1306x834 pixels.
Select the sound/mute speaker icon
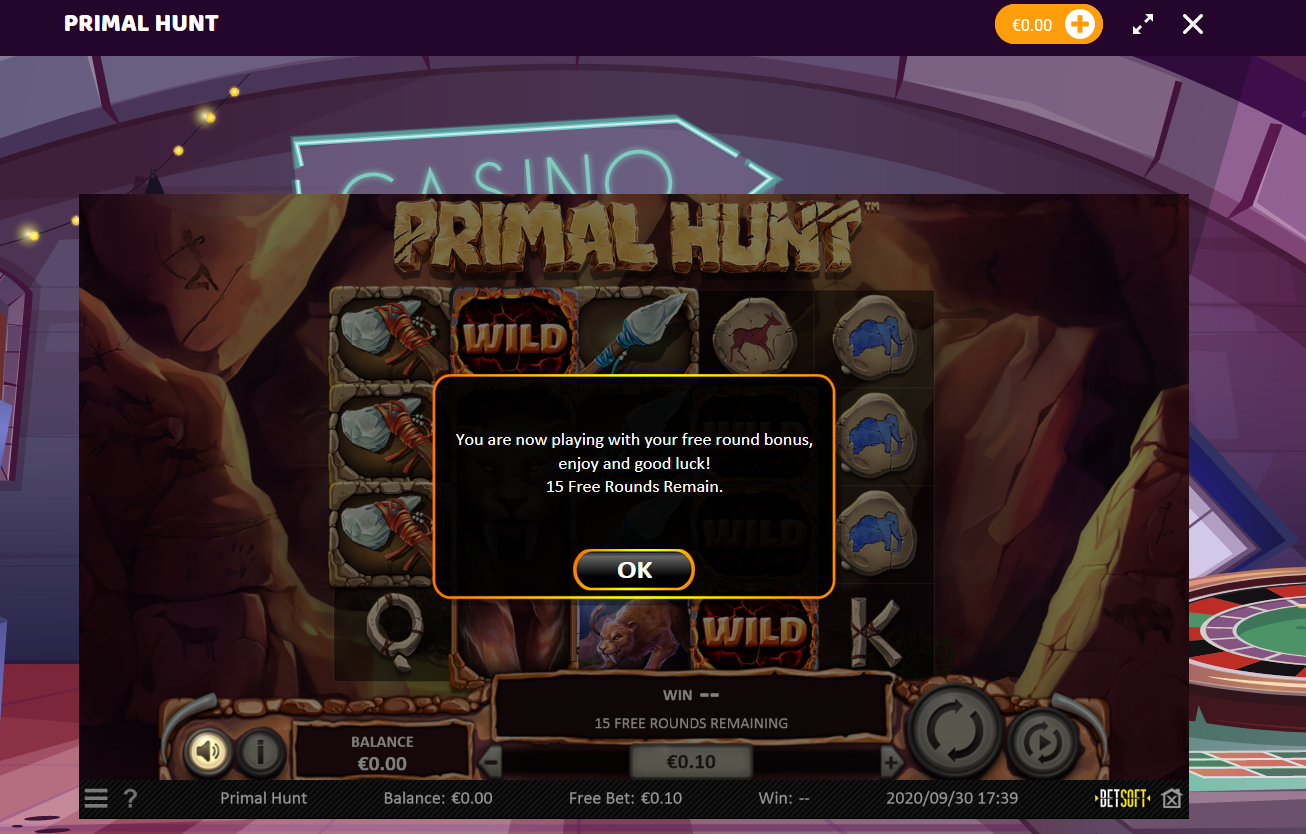[207, 751]
